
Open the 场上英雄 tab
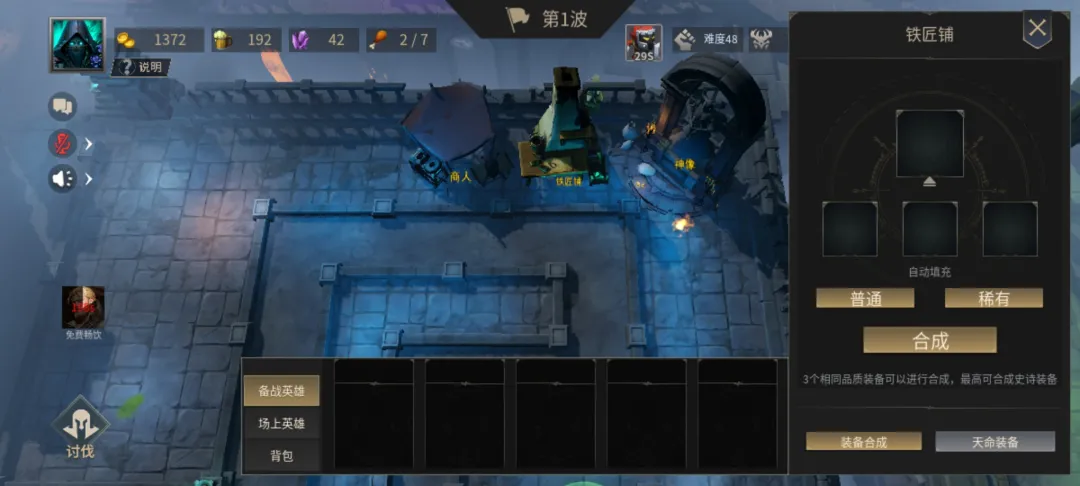pos(282,423)
